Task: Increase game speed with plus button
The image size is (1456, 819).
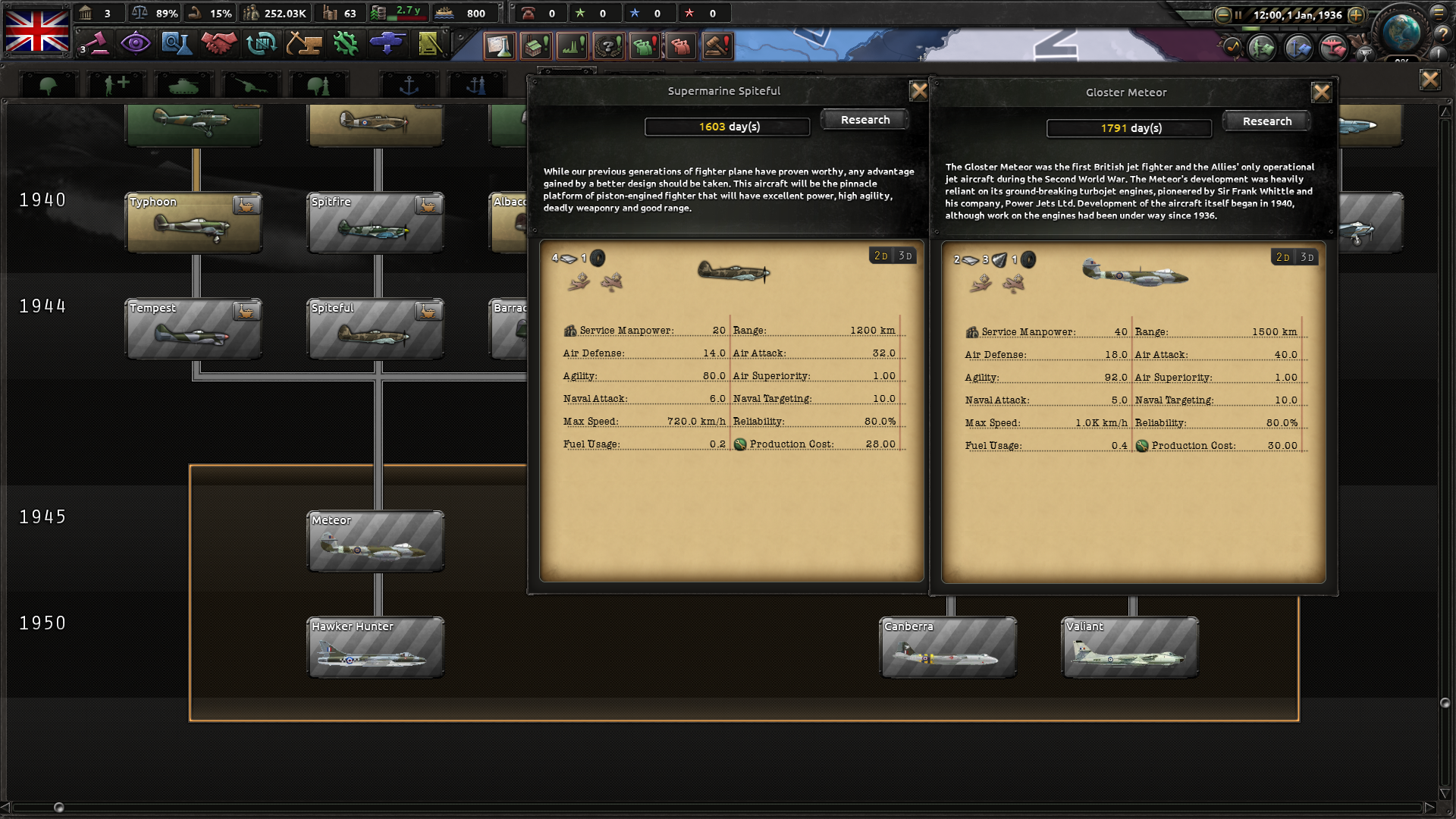Action: point(1357,13)
